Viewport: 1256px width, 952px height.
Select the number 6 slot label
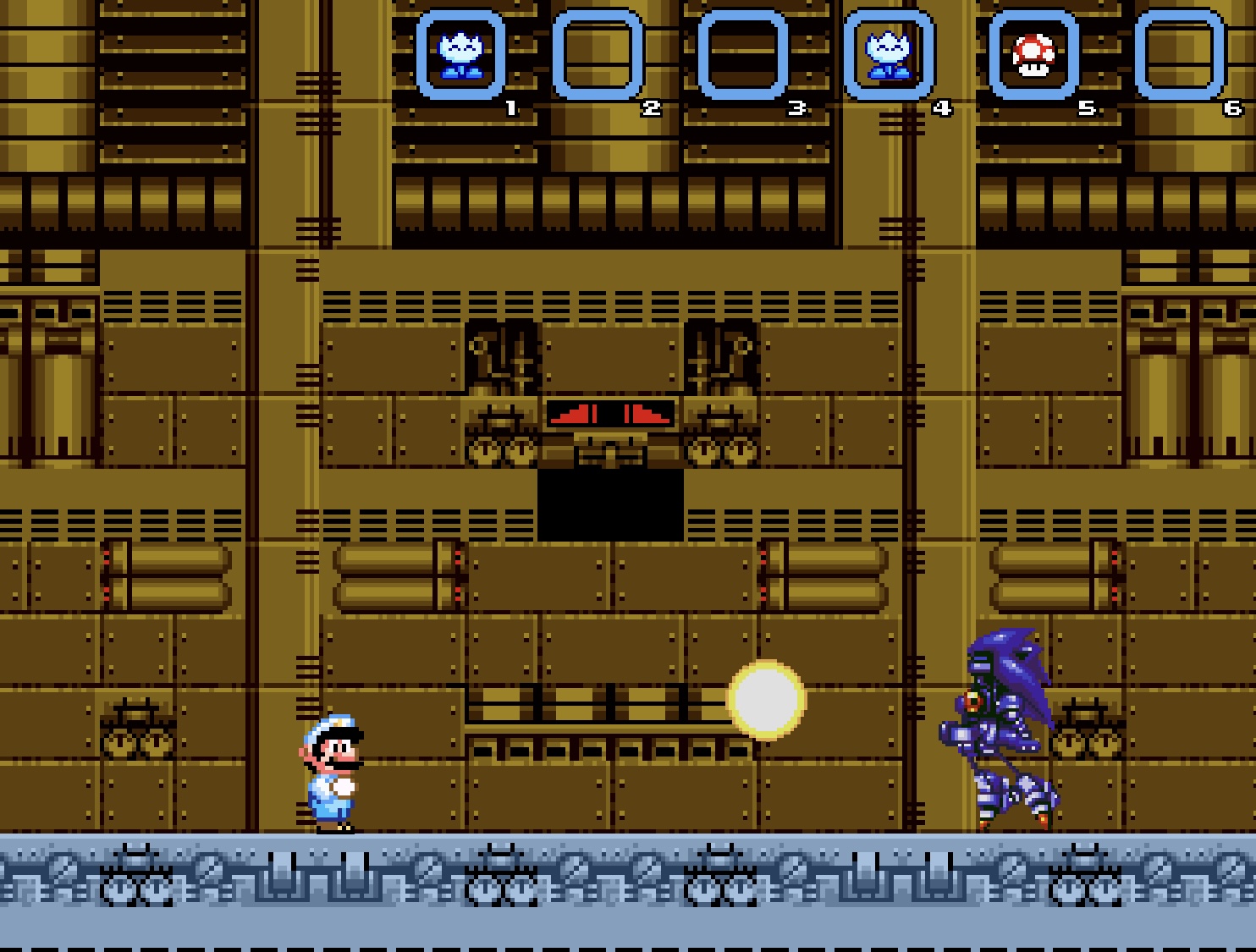tap(1232, 107)
